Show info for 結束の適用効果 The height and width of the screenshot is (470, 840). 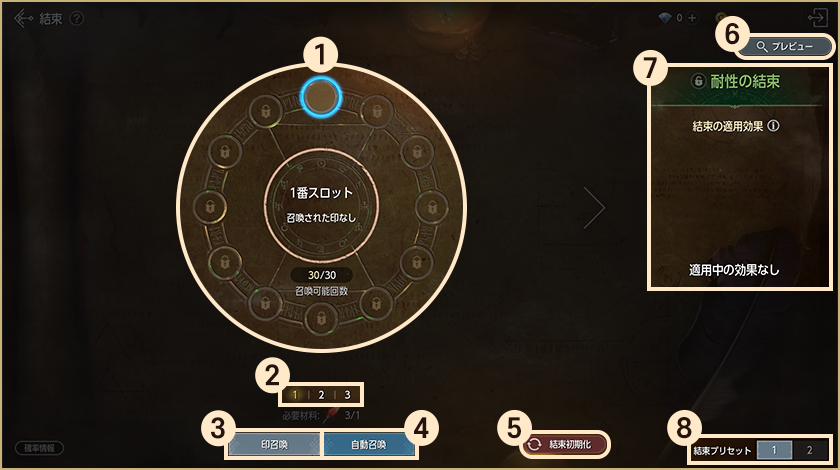coord(773,127)
